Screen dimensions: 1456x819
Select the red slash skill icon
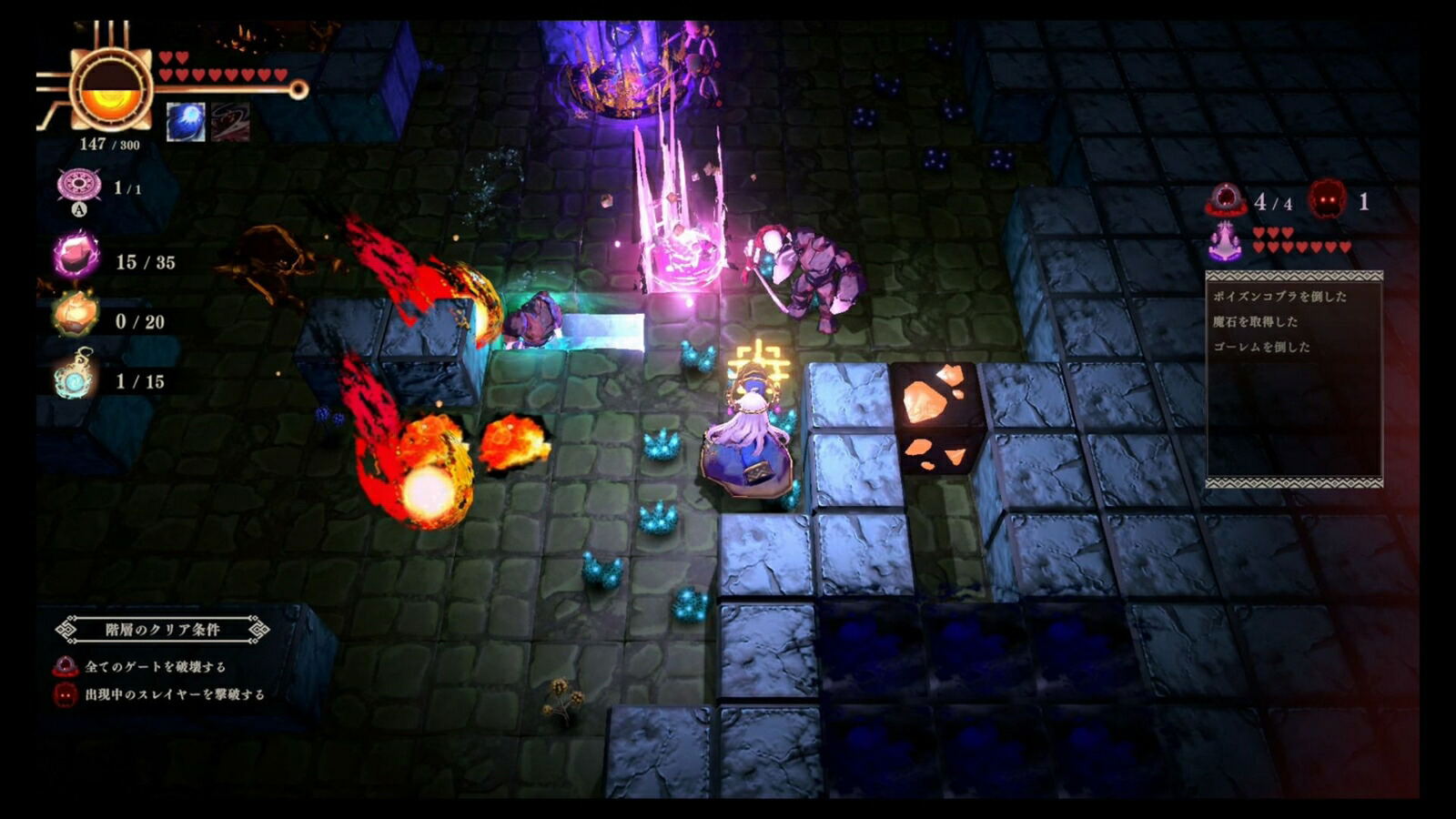[230, 122]
